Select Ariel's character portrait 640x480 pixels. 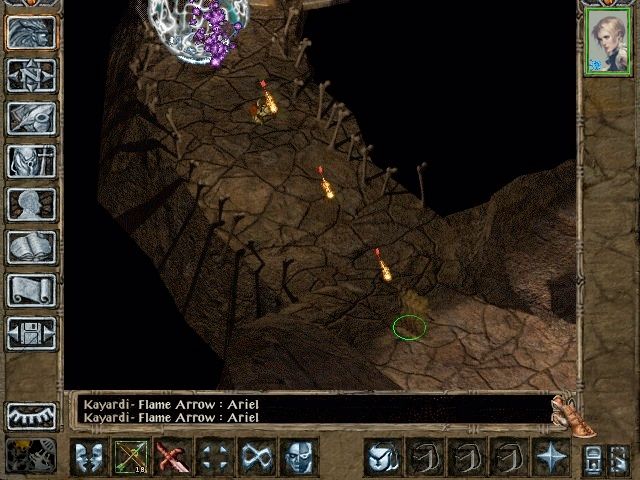(x=608, y=44)
